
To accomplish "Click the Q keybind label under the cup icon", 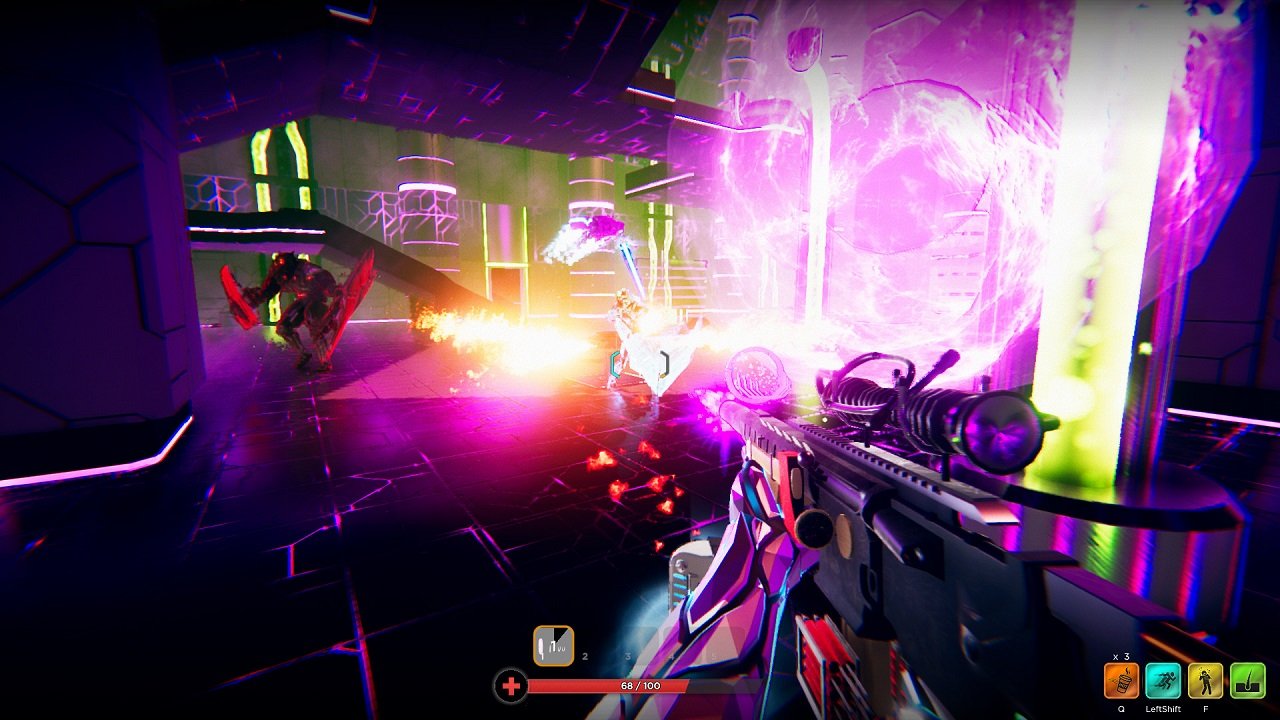I will click(x=1122, y=709).
